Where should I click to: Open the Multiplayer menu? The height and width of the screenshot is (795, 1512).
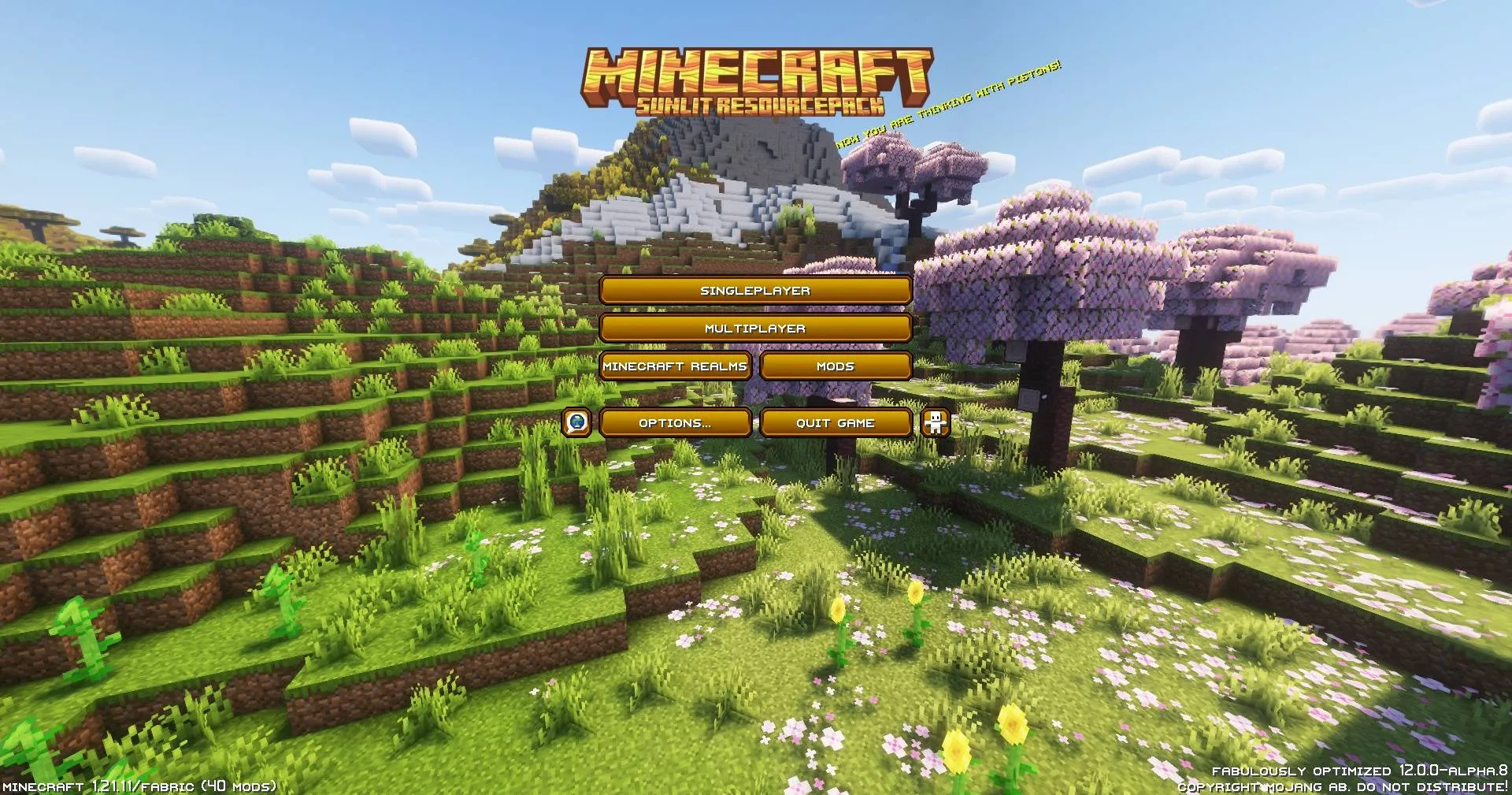[755, 328]
